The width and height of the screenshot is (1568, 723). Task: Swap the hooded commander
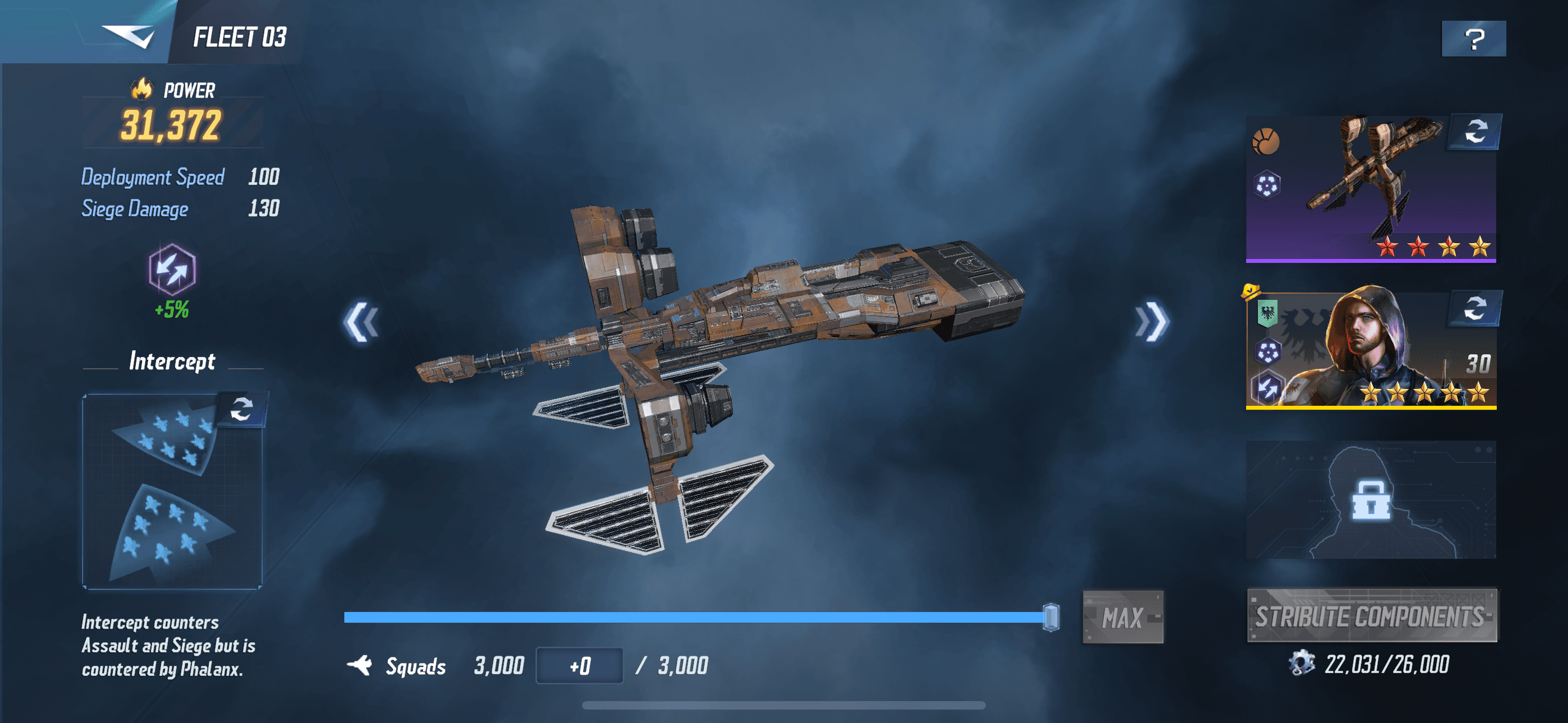tap(1474, 308)
